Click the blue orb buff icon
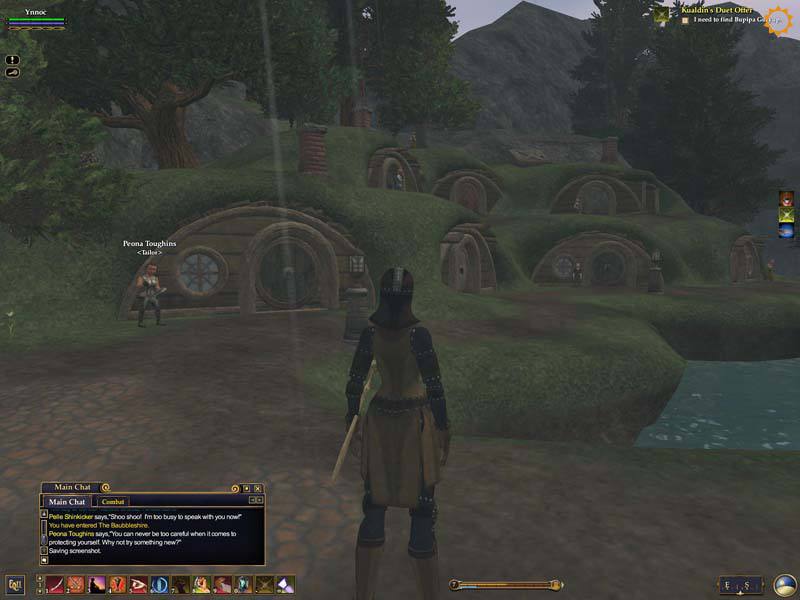This screenshot has width=800, height=600. [x=787, y=231]
